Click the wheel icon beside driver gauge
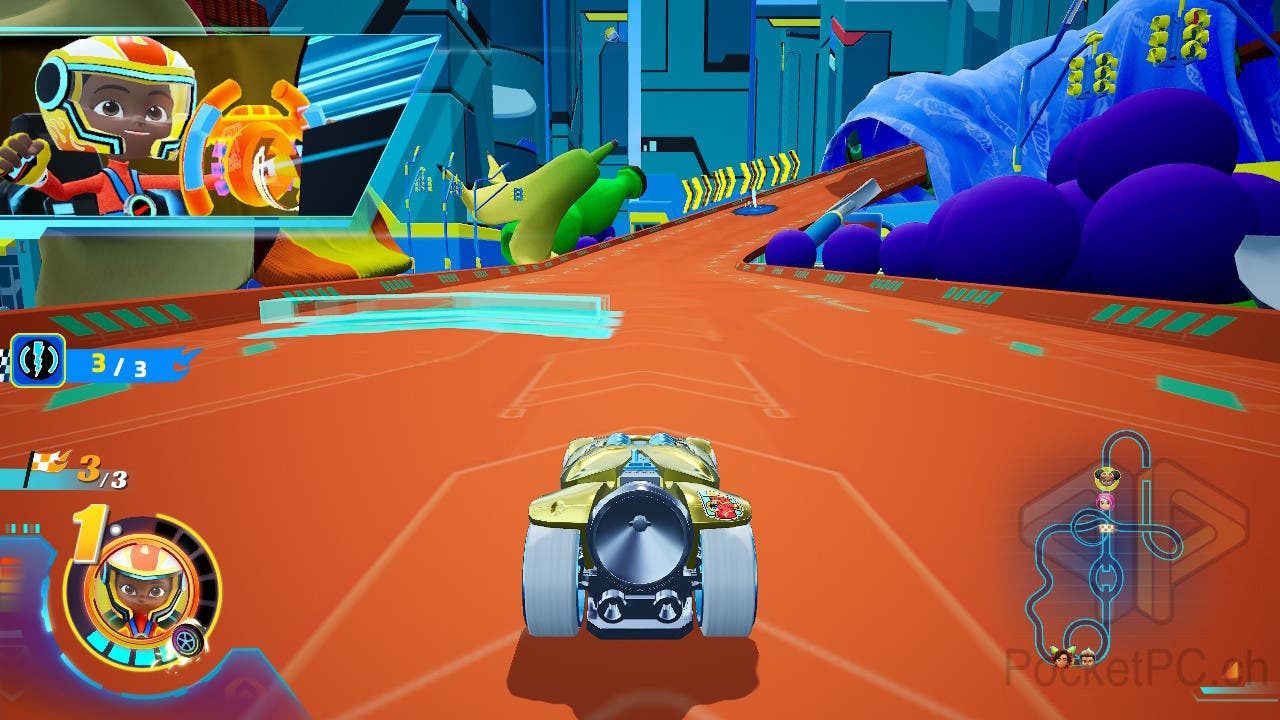 (x=187, y=640)
